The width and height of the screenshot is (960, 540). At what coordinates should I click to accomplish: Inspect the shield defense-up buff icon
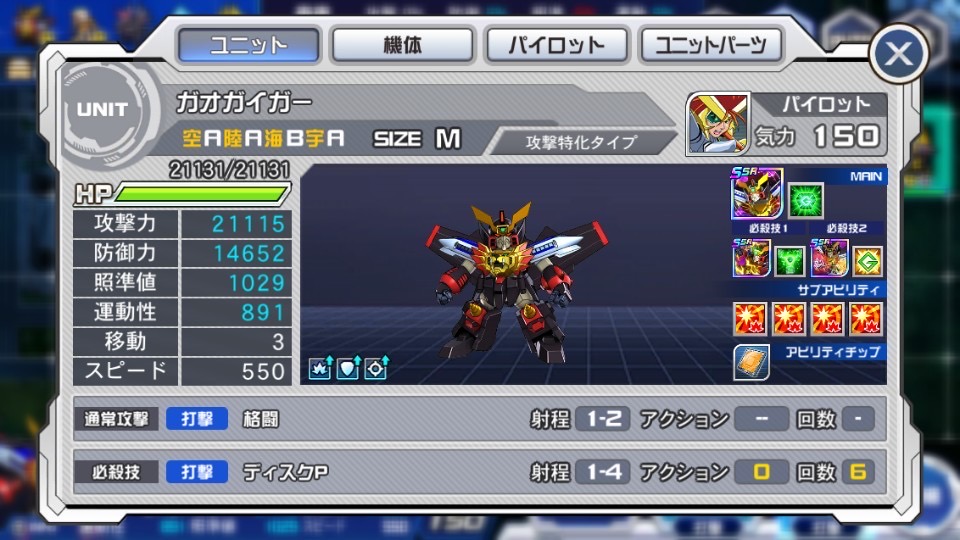348,367
